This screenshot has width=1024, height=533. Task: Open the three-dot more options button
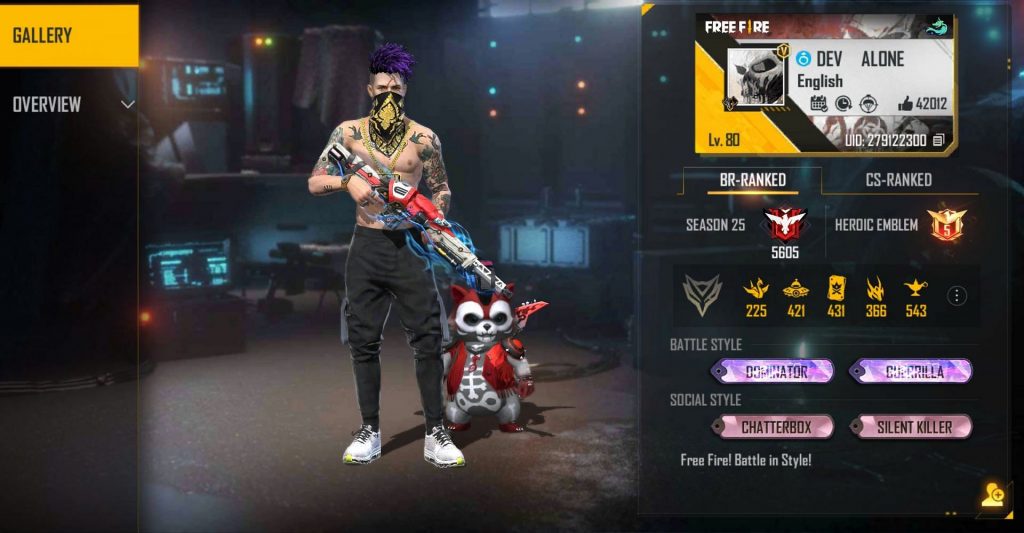[957, 295]
